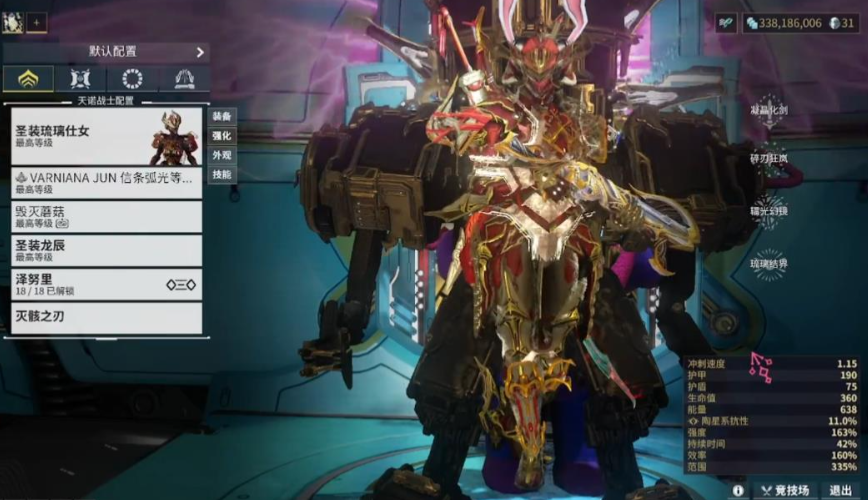Open the 竞技场 arena button
The height and width of the screenshot is (500, 868).
pyautogui.click(x=782, y=490)
